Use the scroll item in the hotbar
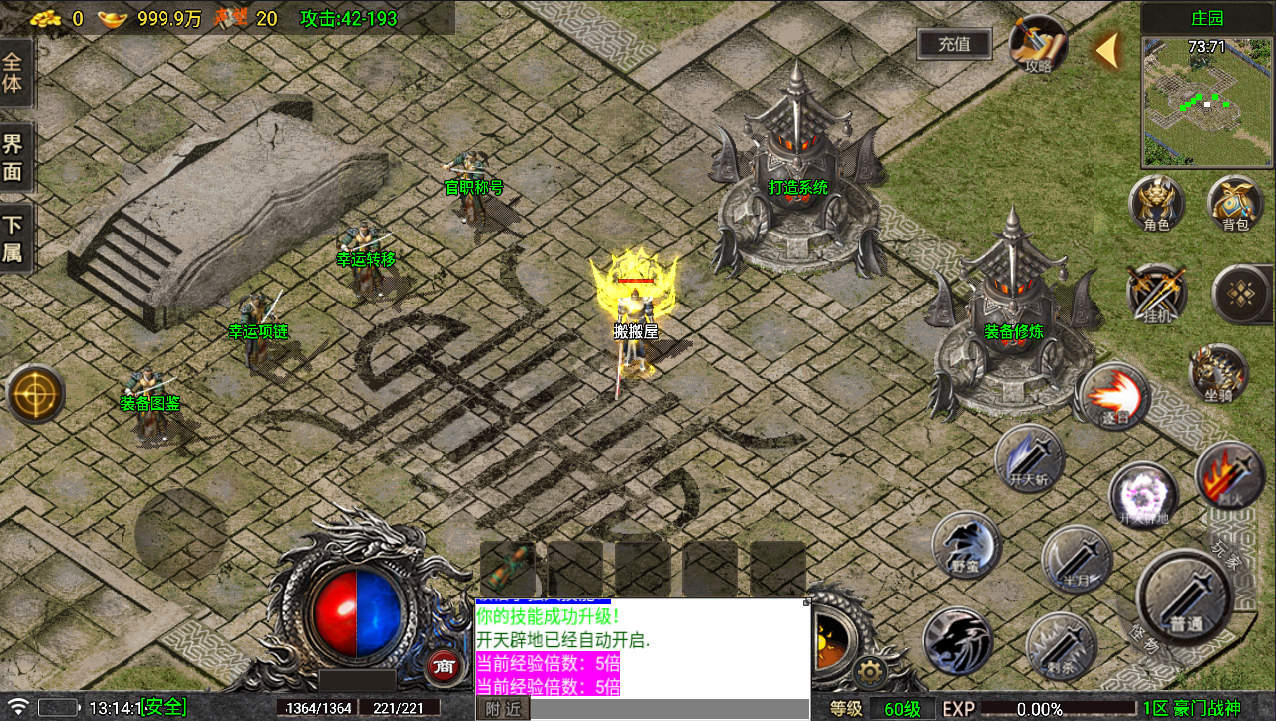 tap(507, 568)
